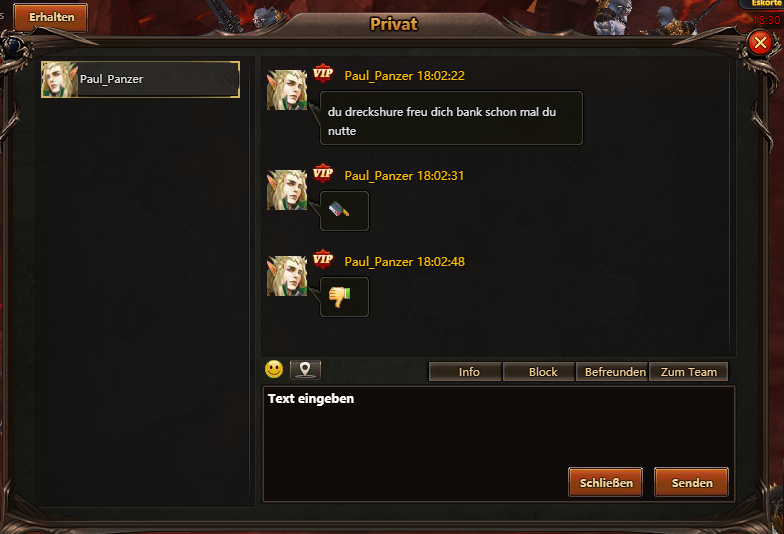This screenshot has width=784, height=534.
Task: Click the location pin icon
Action: [x=305, y=370]
